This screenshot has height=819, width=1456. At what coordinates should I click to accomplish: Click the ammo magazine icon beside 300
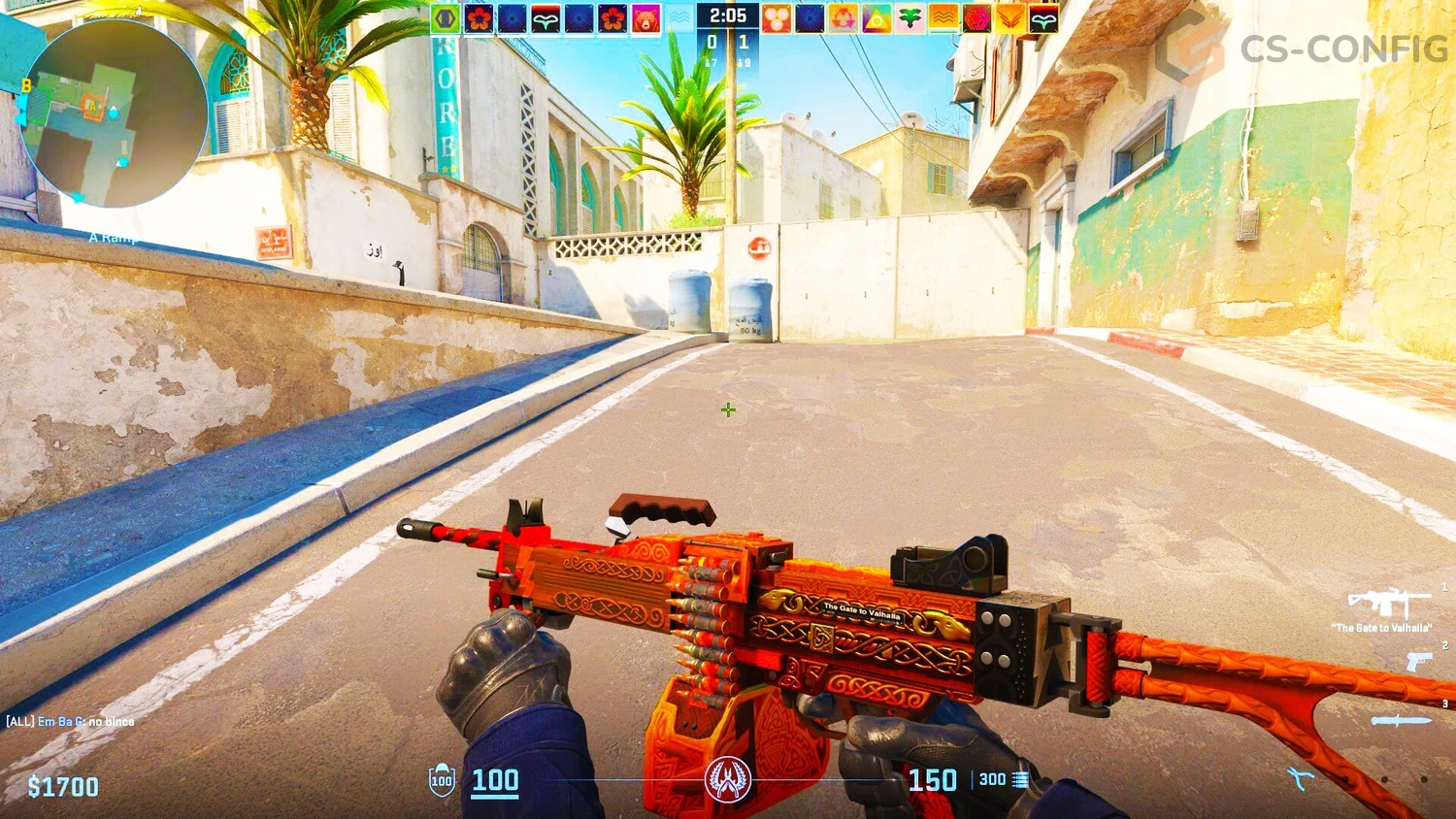tap(1020, 779)
